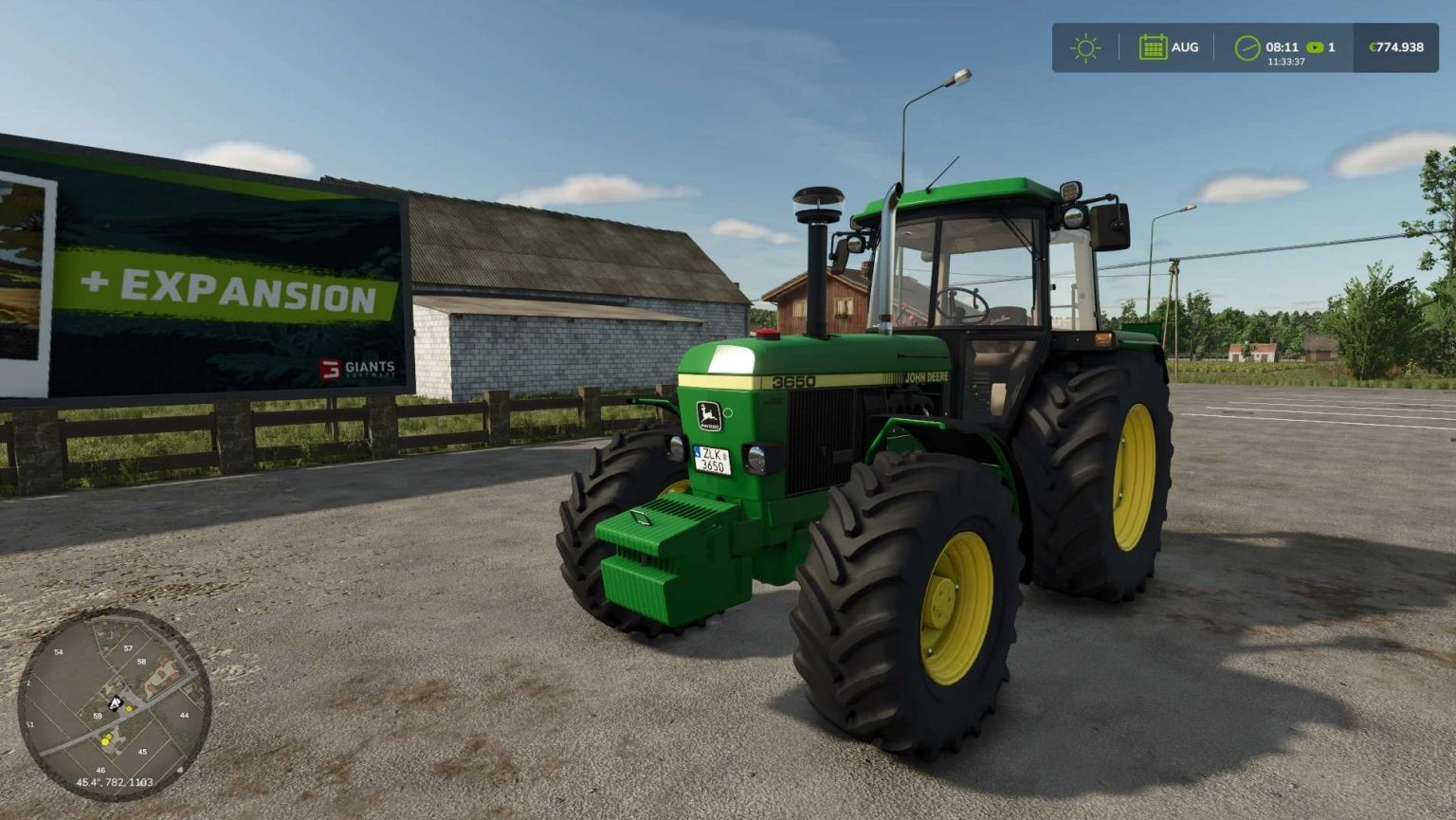1456x820 pixels.
Task: Open the AUG calendar icon
Action: click(1153, 45)
